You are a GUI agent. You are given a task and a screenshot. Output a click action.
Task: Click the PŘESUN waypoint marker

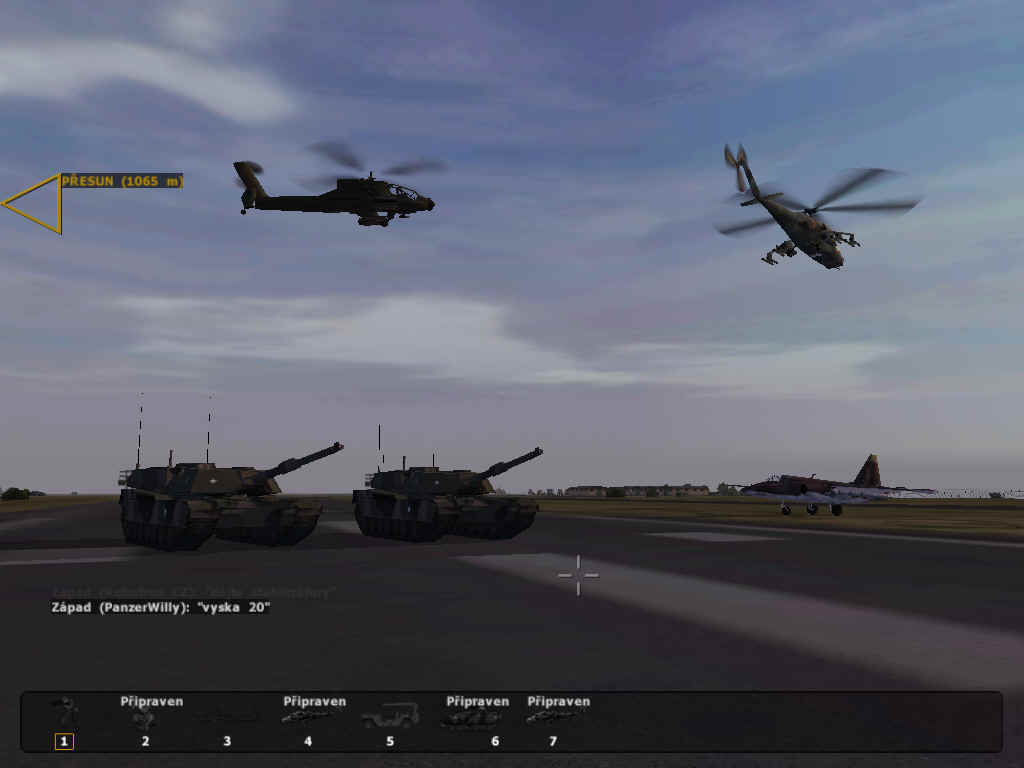[x=37, y=204]
